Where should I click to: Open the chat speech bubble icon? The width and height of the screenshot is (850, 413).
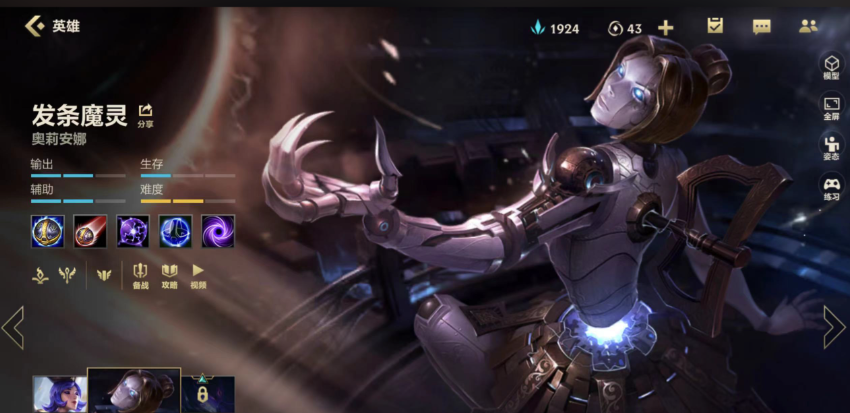[761, 27]
